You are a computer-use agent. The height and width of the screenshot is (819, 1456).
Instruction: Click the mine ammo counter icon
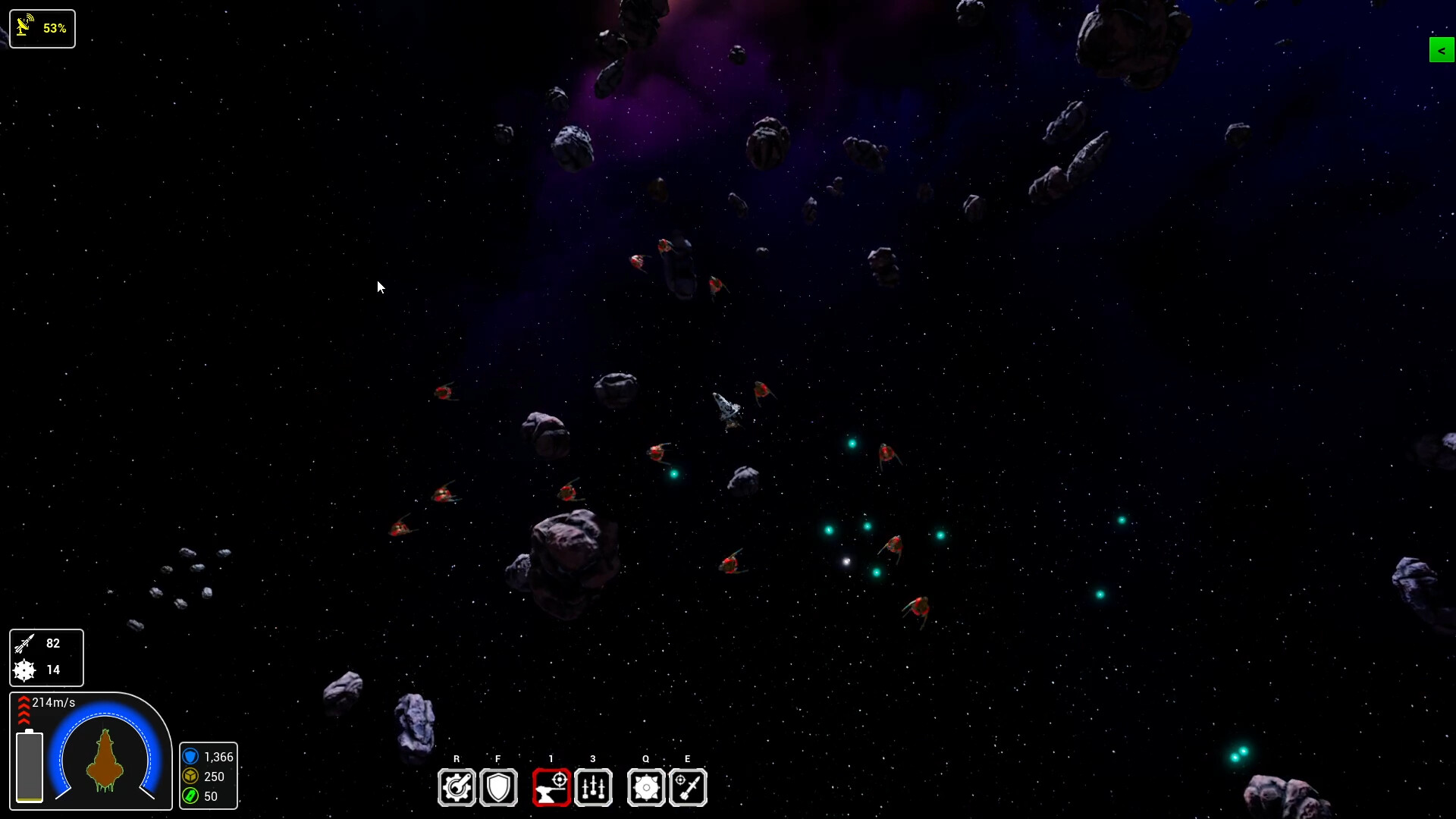point(23,670)
